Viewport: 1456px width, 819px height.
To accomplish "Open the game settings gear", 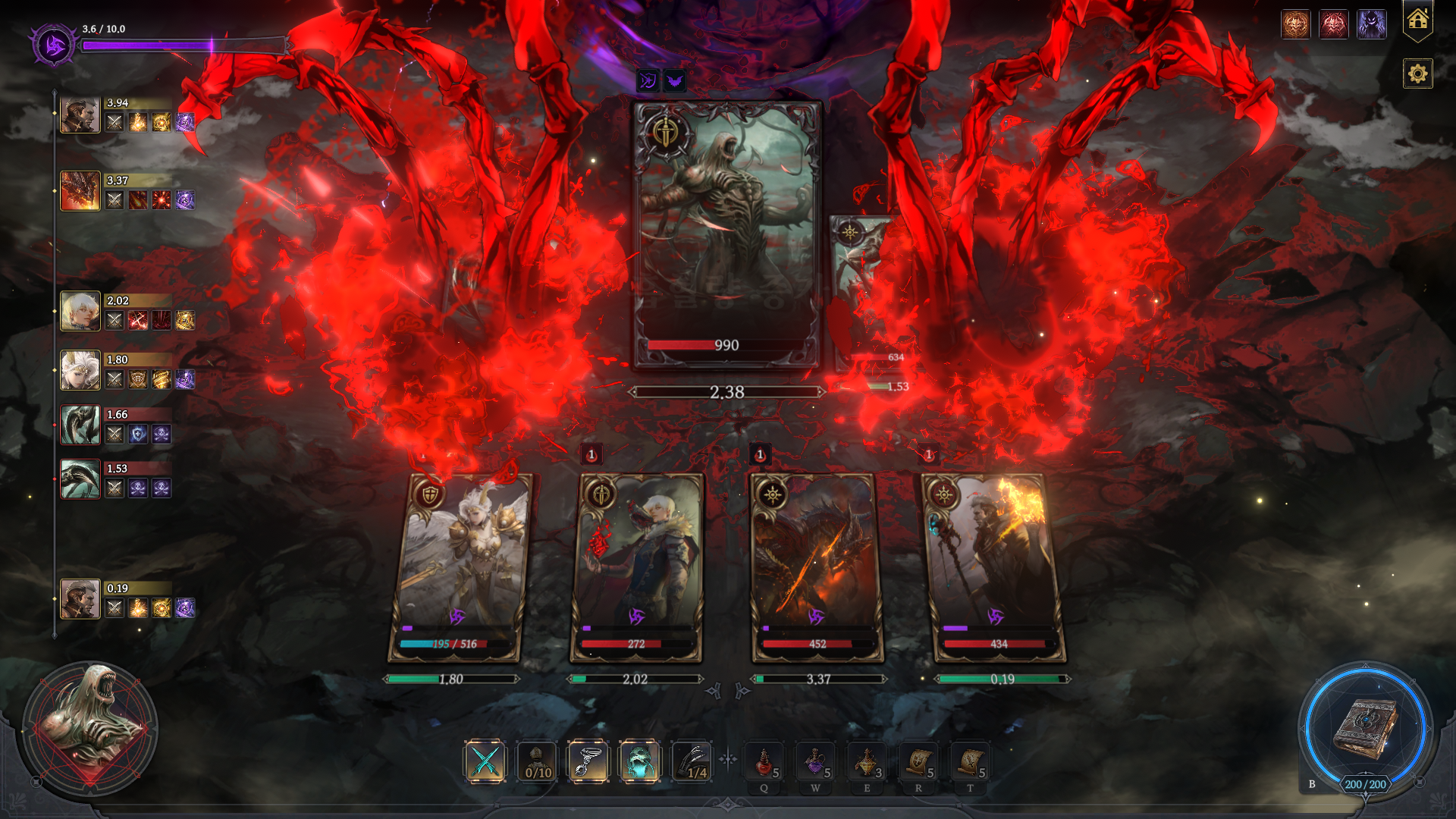I will (x=1417, y=74).
